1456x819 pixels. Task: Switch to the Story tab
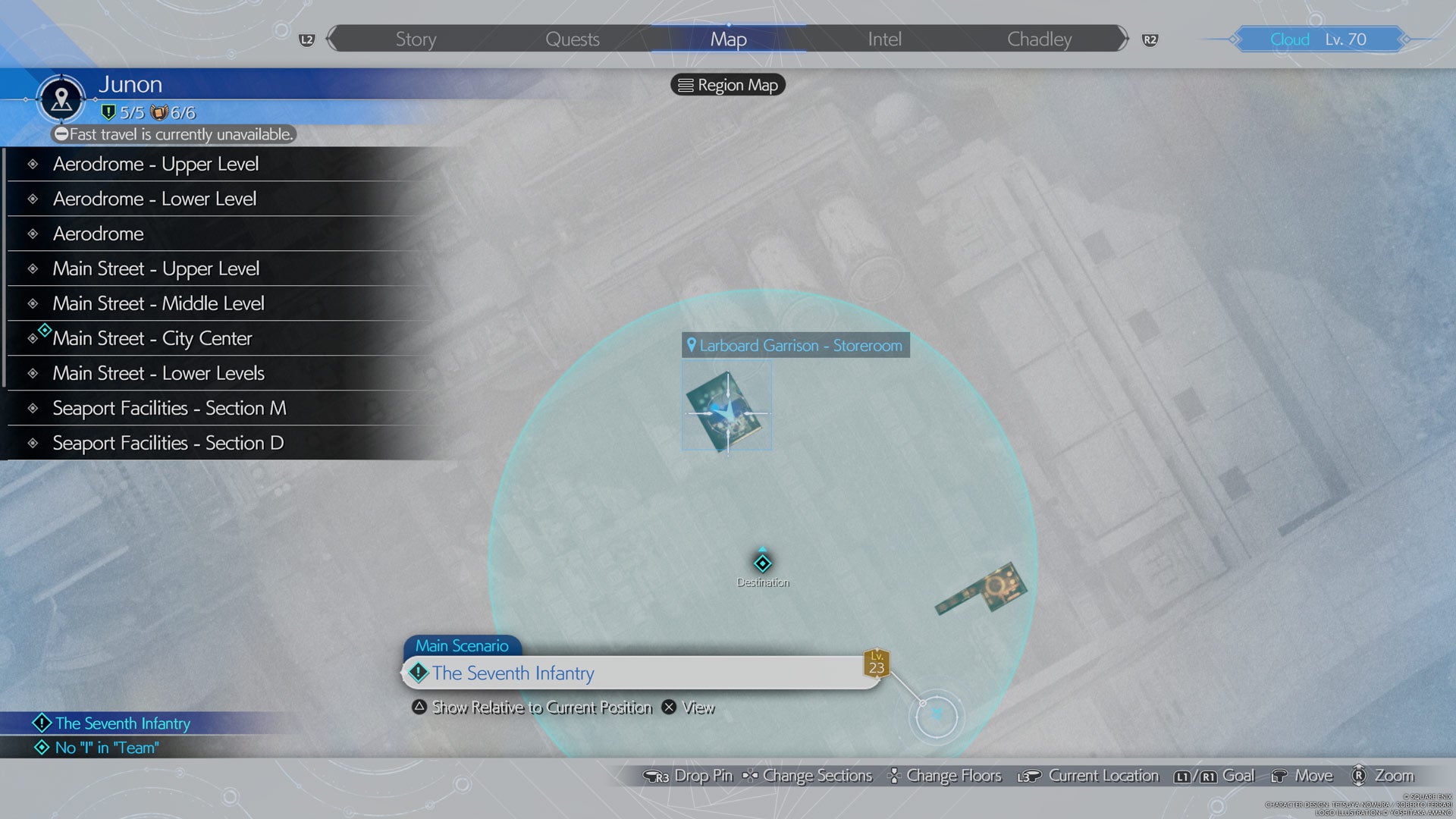[x=416, y=39]
